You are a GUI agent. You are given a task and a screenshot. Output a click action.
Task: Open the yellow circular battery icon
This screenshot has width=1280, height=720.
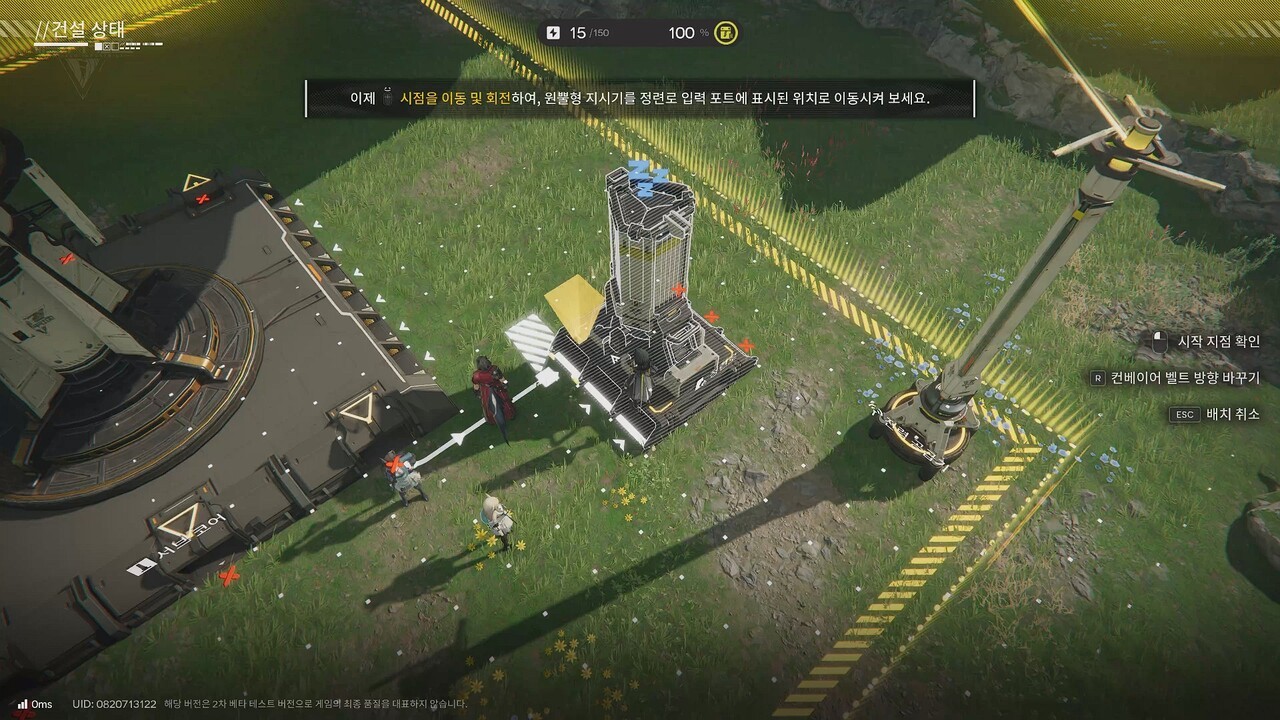(x=728, y=33)
